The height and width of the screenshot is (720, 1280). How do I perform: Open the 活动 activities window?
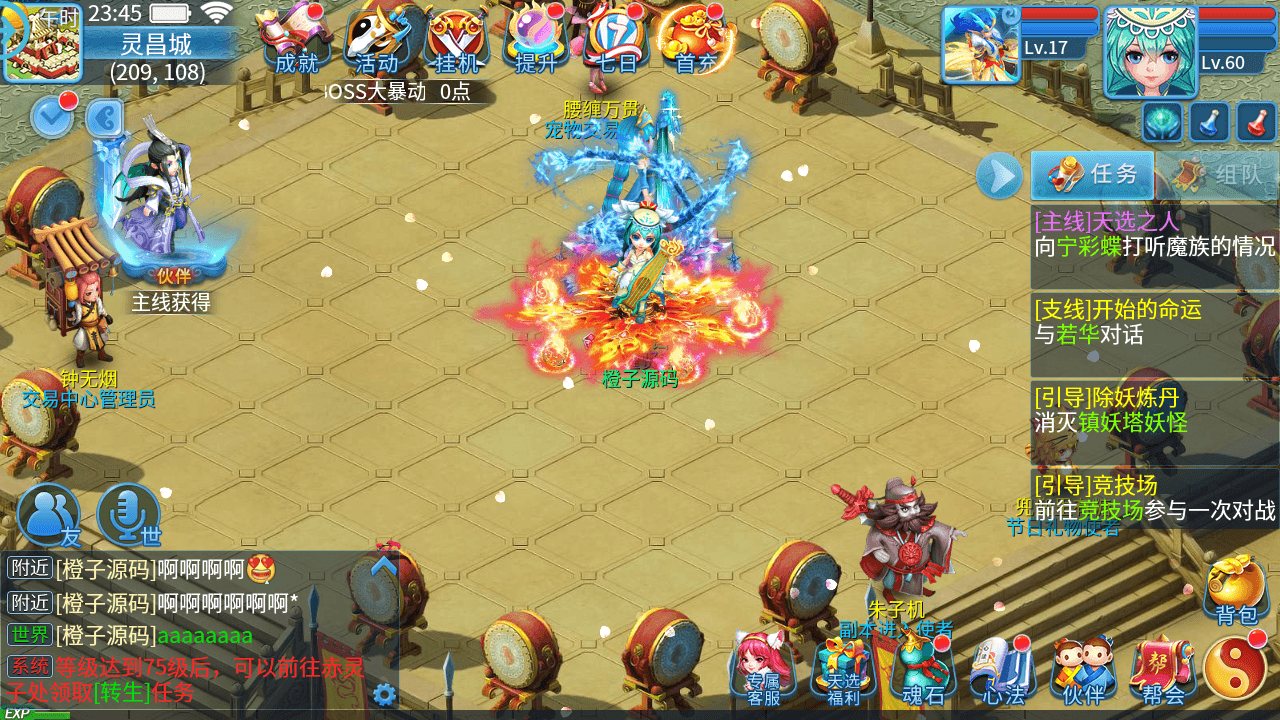pos(375,40)
